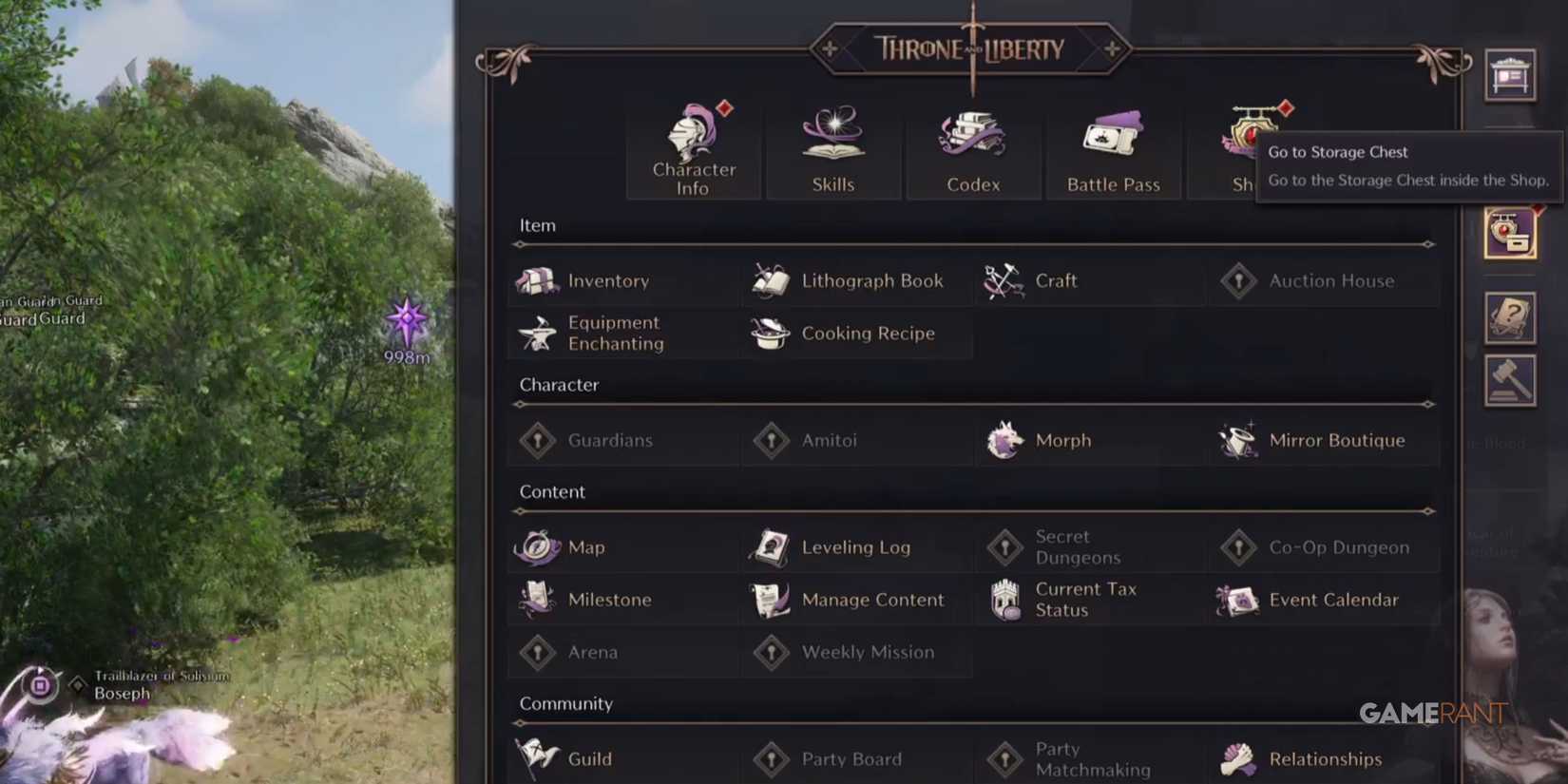Click the highlighted Storage Chest sidebar icon
The image size is (1568, 784).
pyautogui.click(x=1509, y=233)
